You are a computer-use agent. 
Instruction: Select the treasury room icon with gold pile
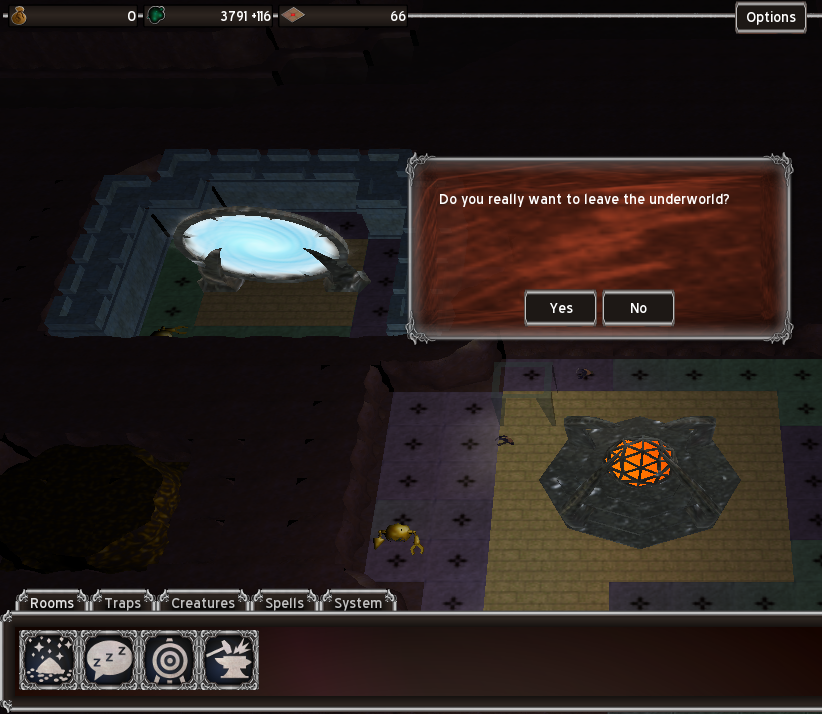pyautogui.click(x=48, y=660)
